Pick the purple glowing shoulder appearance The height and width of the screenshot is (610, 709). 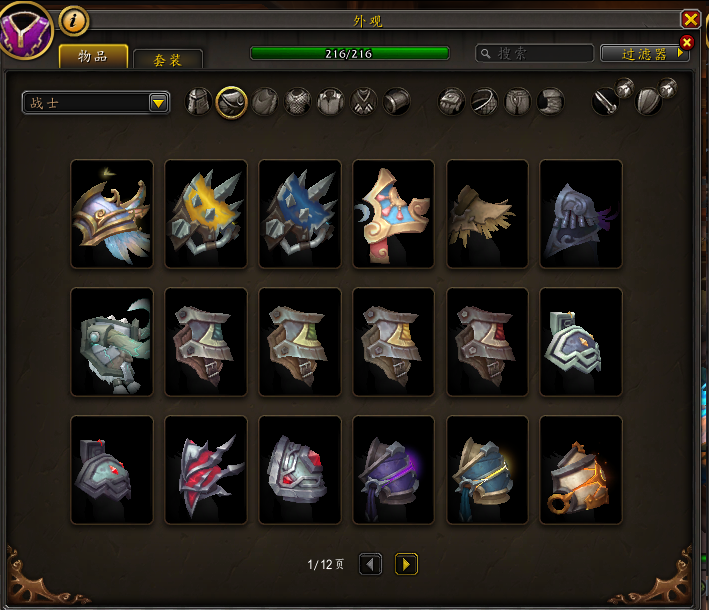[x=394, y=469]
